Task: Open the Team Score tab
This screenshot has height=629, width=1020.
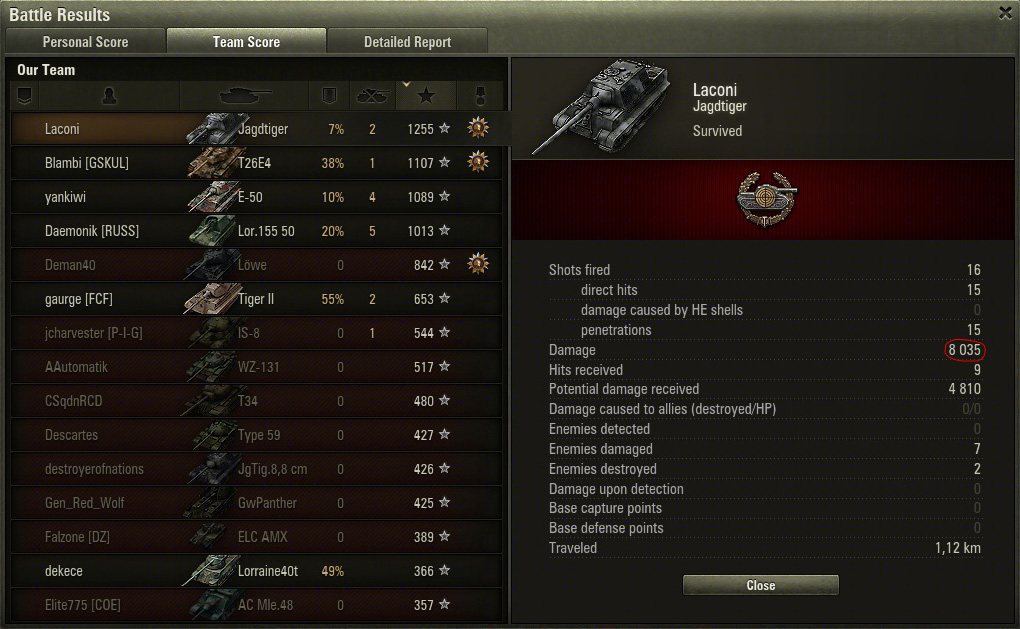Action: tap(246, 42)
